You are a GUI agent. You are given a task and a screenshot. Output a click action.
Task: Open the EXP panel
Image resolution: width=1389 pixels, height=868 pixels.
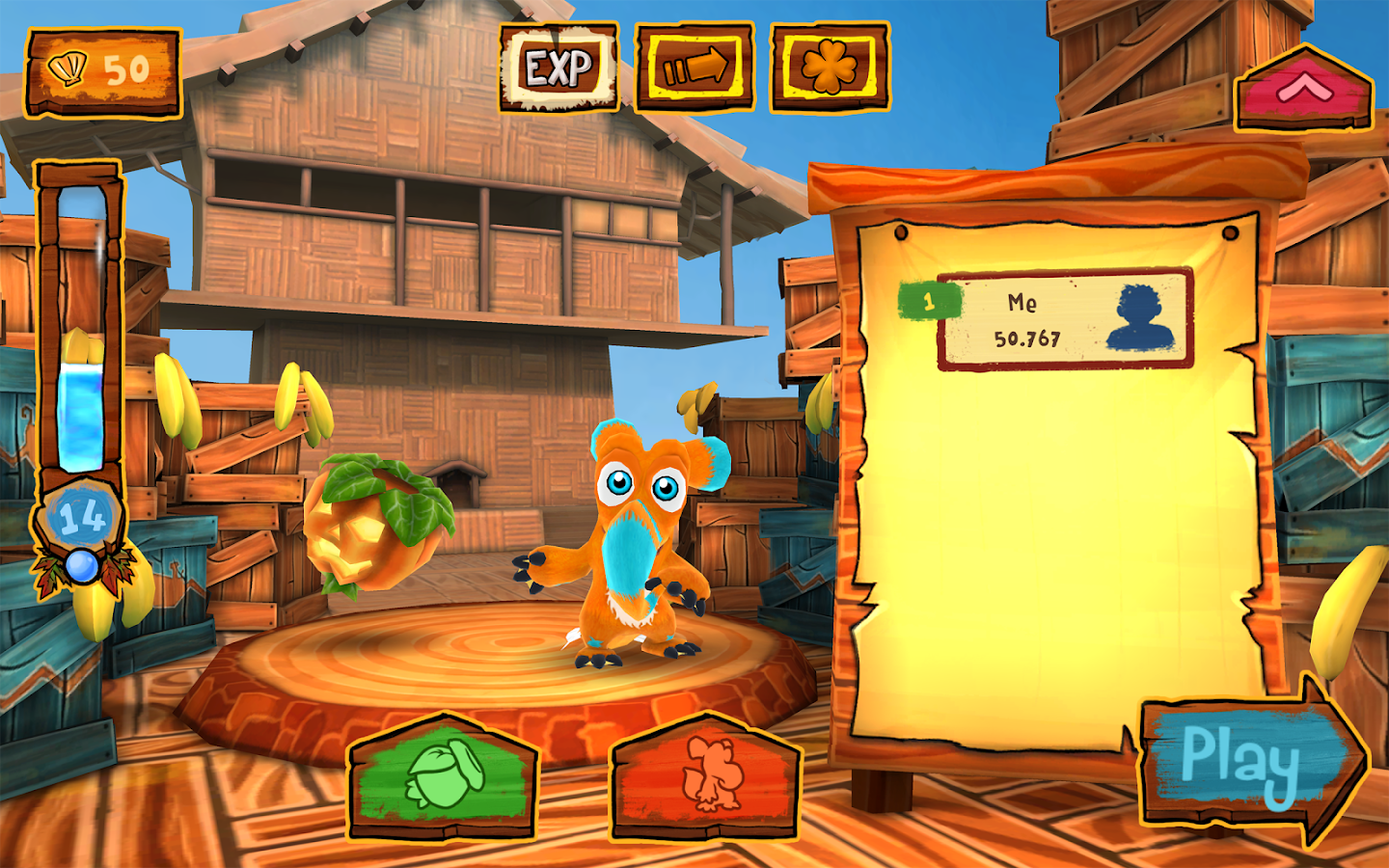coord(558,68)
